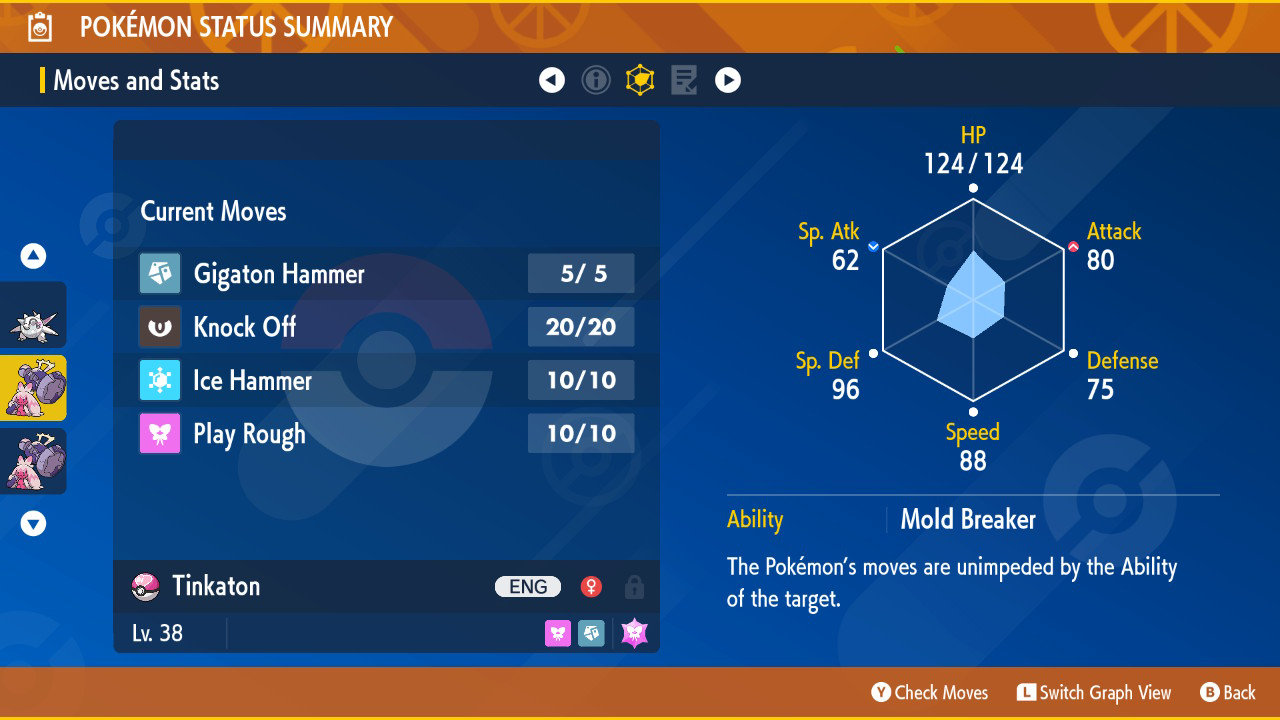Click the ENG language tag
The width and height of the screenshot is (1280, 720).
527,587
